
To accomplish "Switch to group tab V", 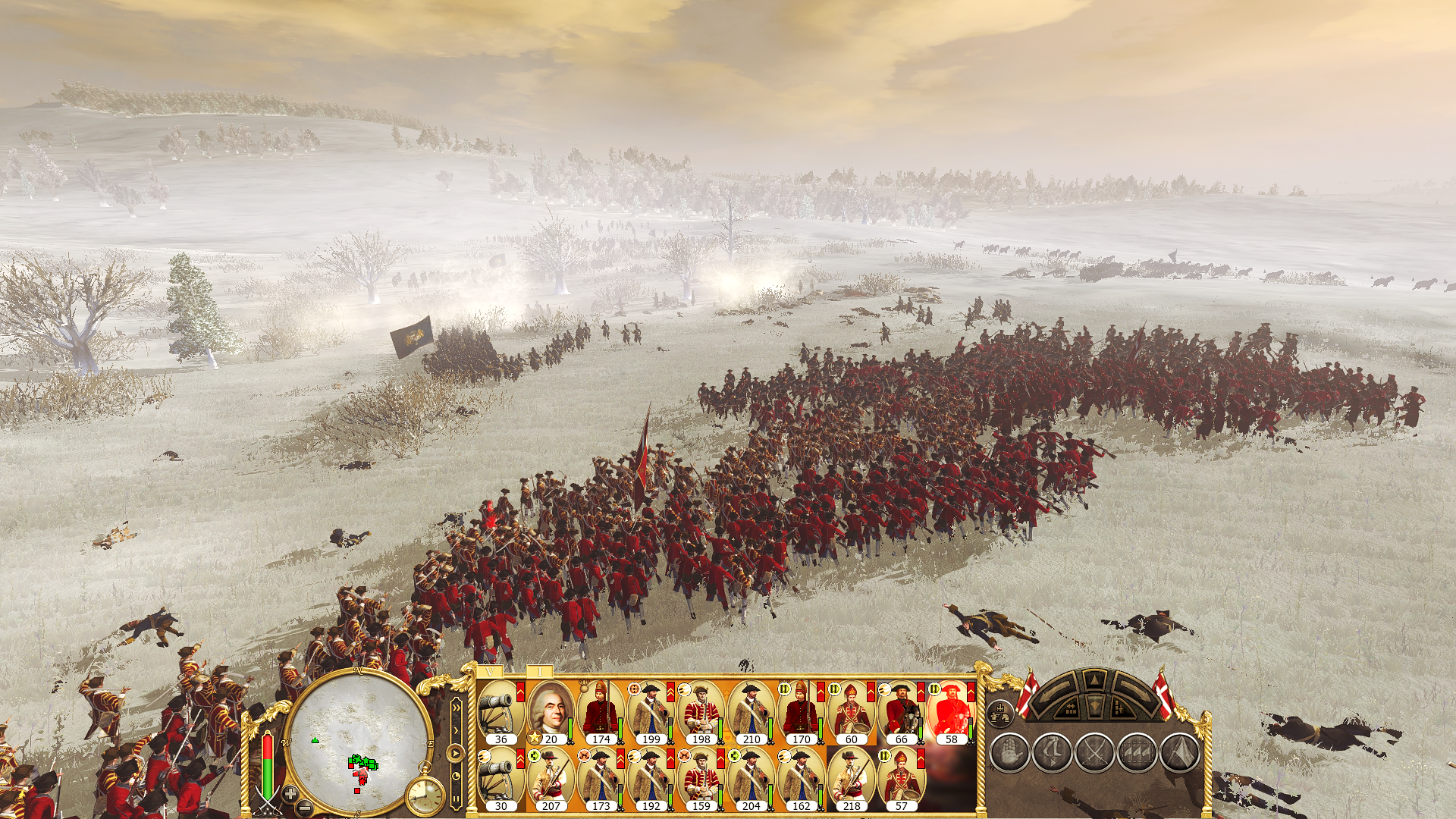I will [x=491, y=672].
